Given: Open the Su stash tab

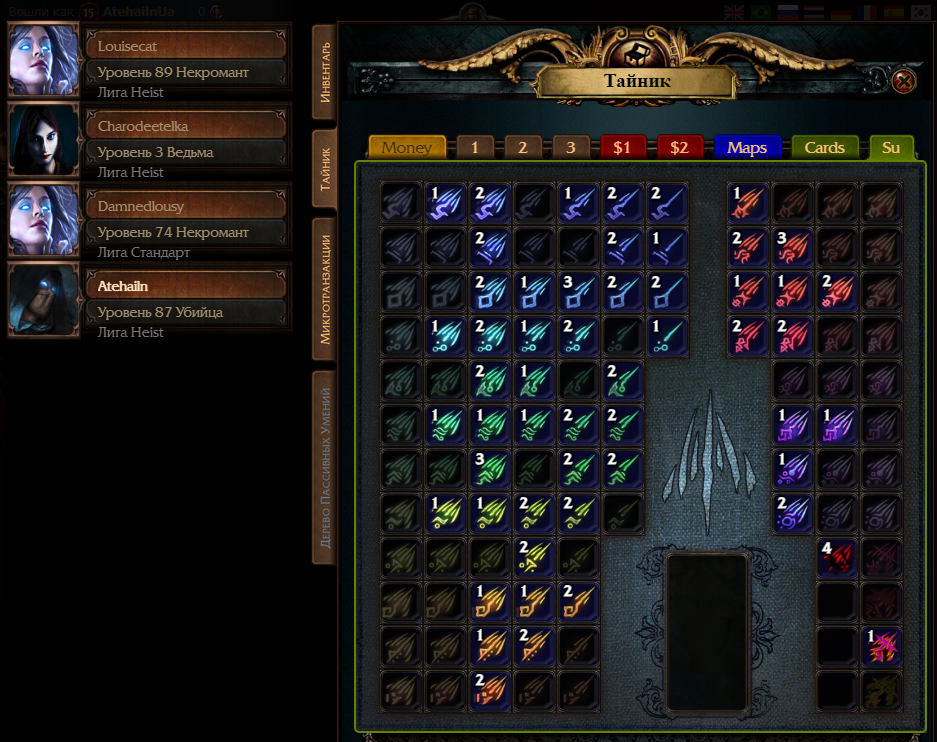Looking at the screenshot, I should tap(891, 147).
